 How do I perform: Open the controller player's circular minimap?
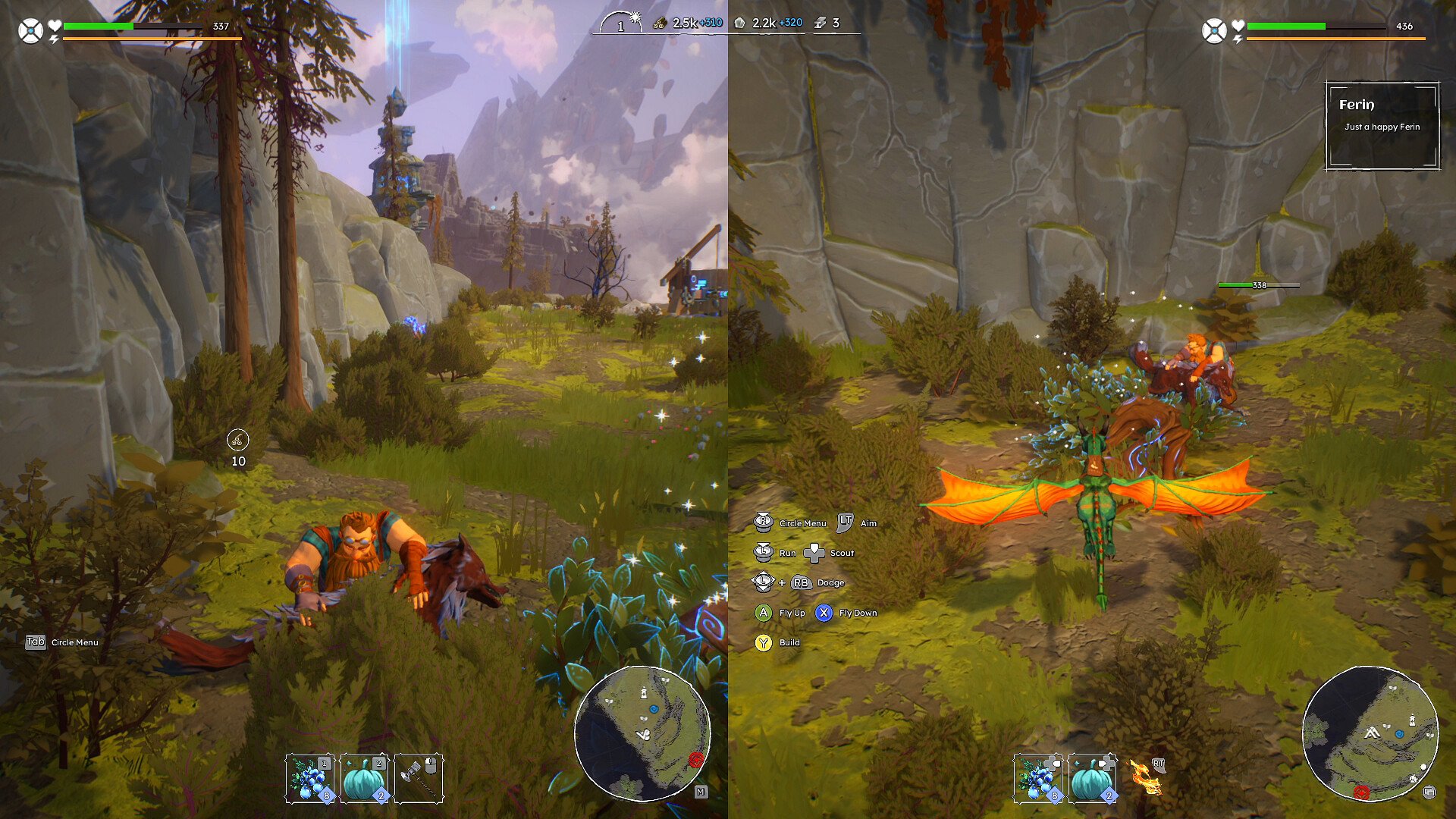(1370, 733)
